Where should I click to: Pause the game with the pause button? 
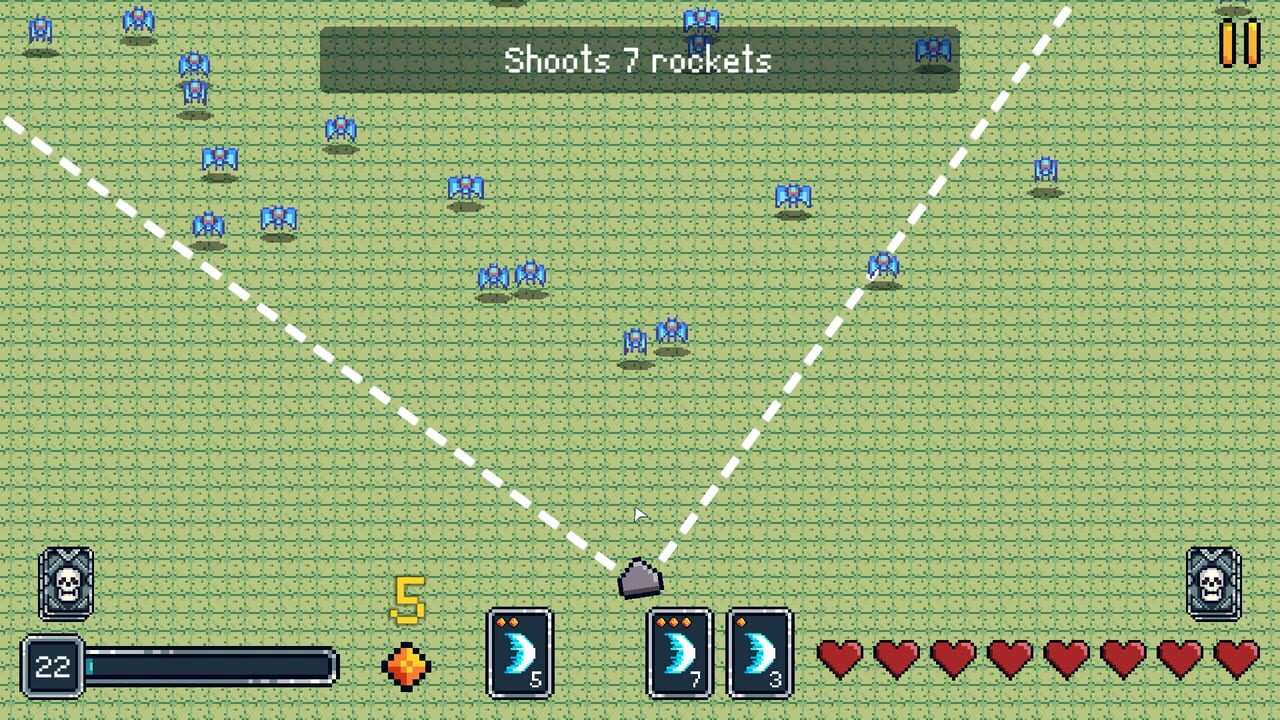(1240, 42)
